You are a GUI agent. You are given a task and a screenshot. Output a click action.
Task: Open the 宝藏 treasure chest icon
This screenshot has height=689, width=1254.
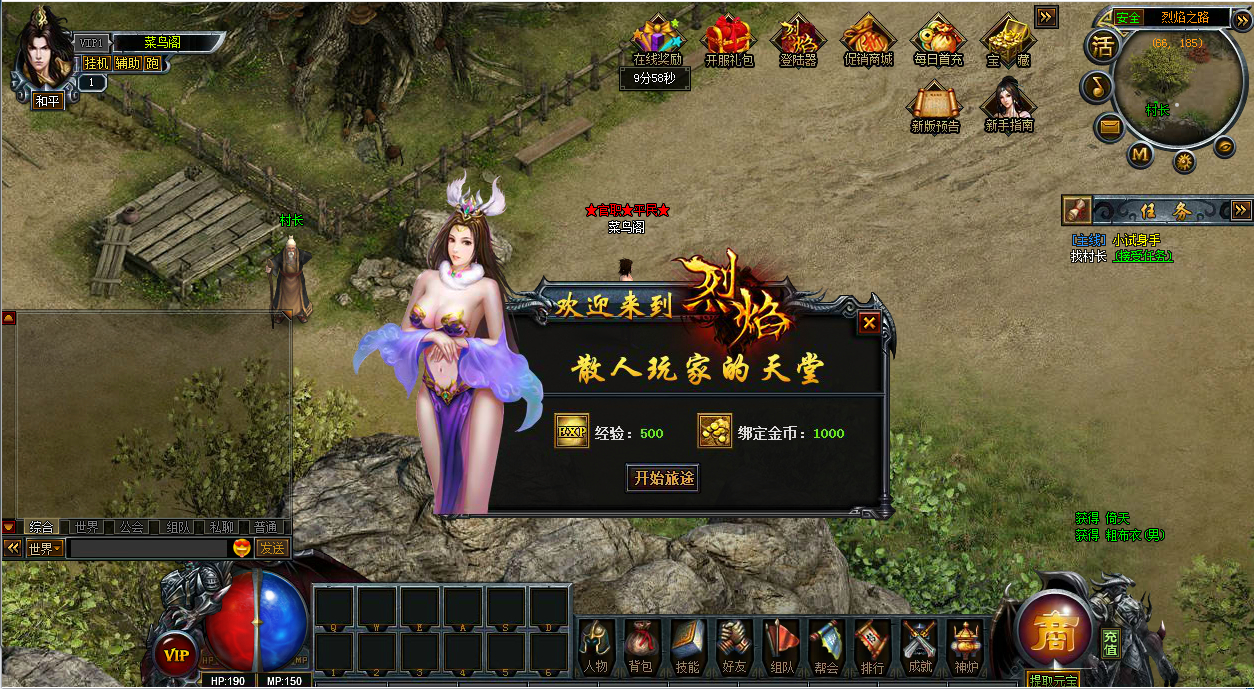pos(1007,39)
